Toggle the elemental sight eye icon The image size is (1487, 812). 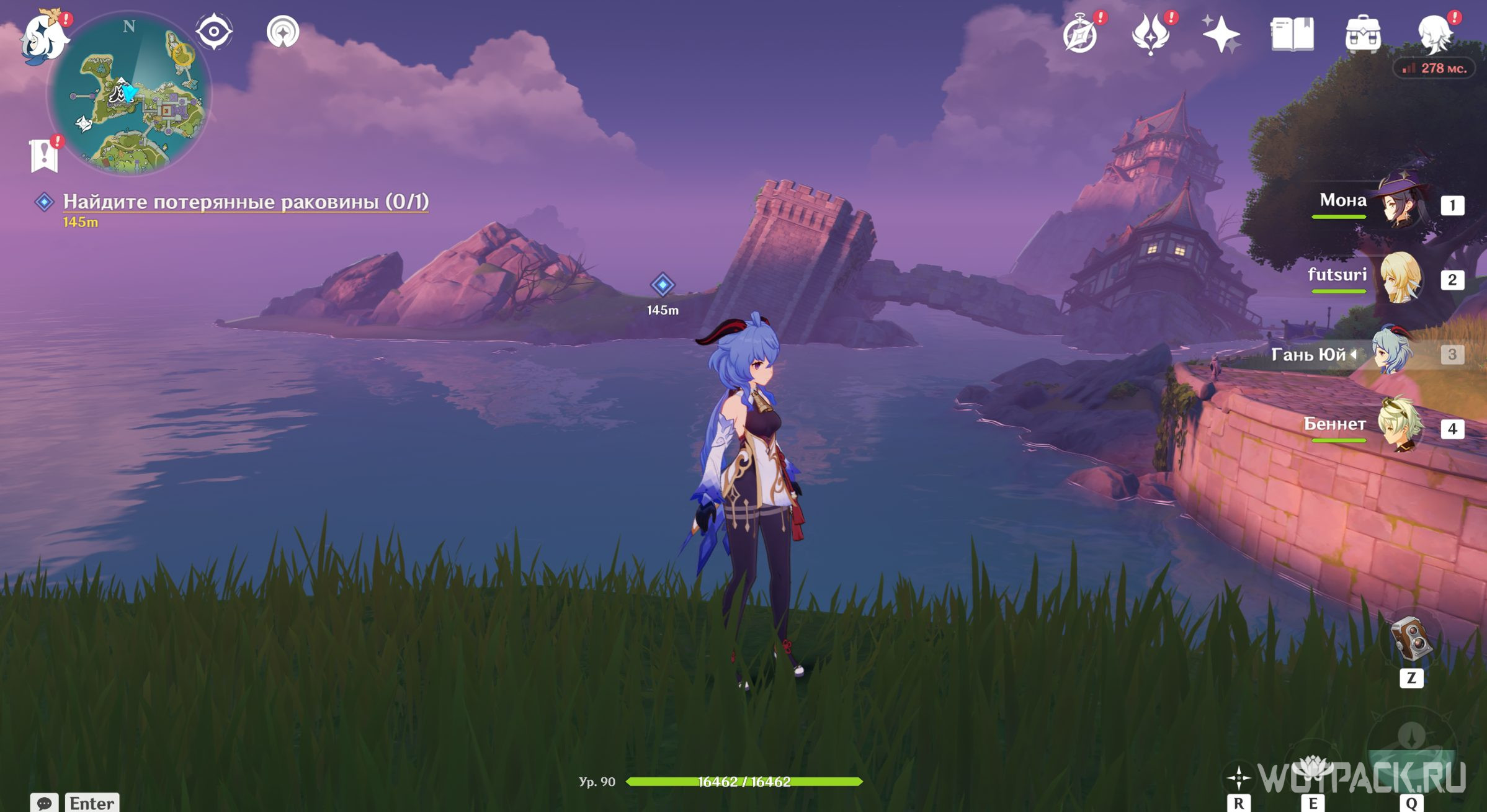[214, 32]
